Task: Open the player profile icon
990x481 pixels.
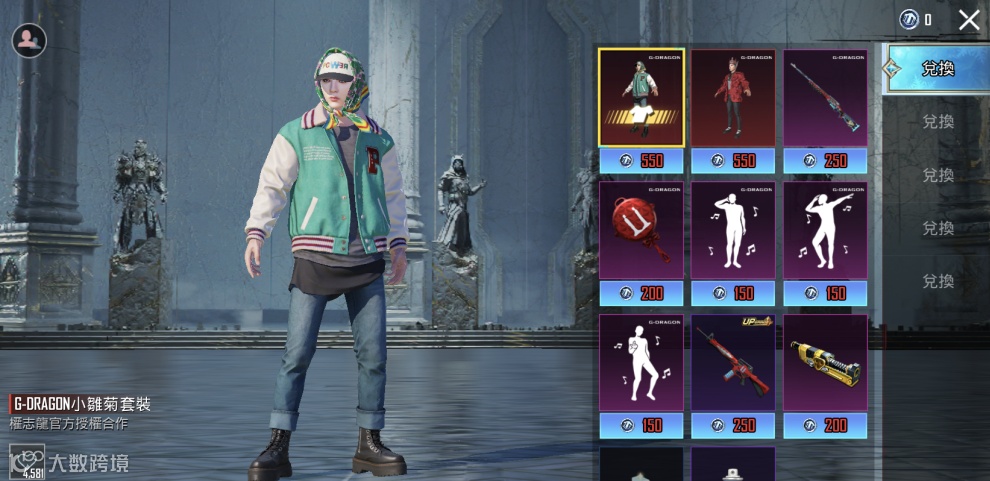Action: click(29, 40)
